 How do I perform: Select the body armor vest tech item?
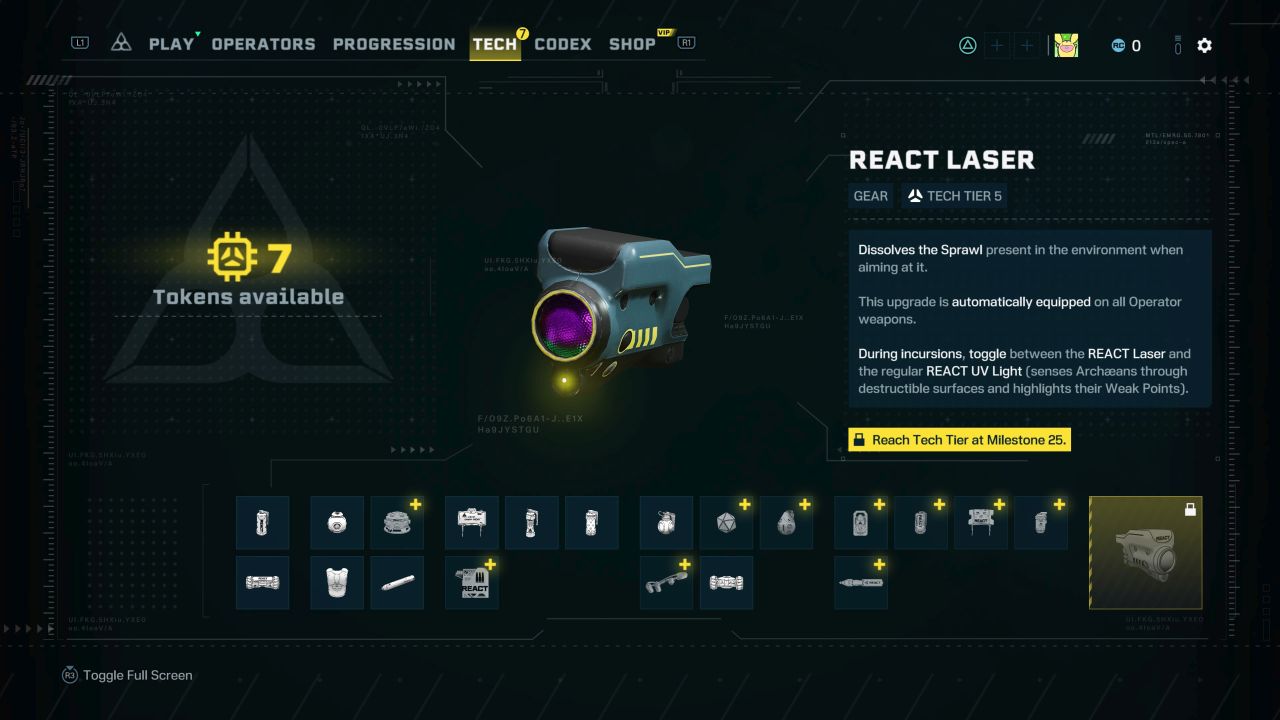[x=337, y=583]
